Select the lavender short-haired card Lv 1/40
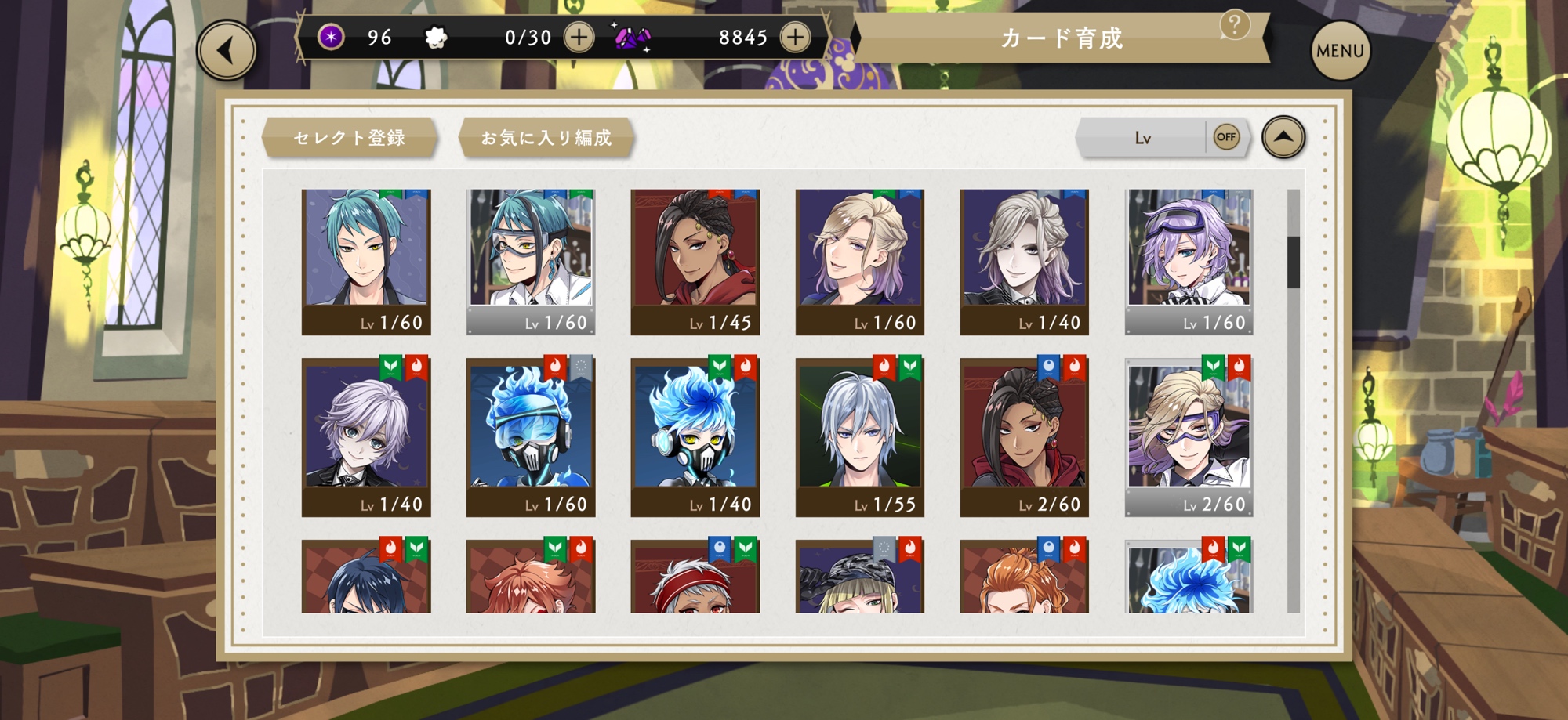 click(366, 436)
